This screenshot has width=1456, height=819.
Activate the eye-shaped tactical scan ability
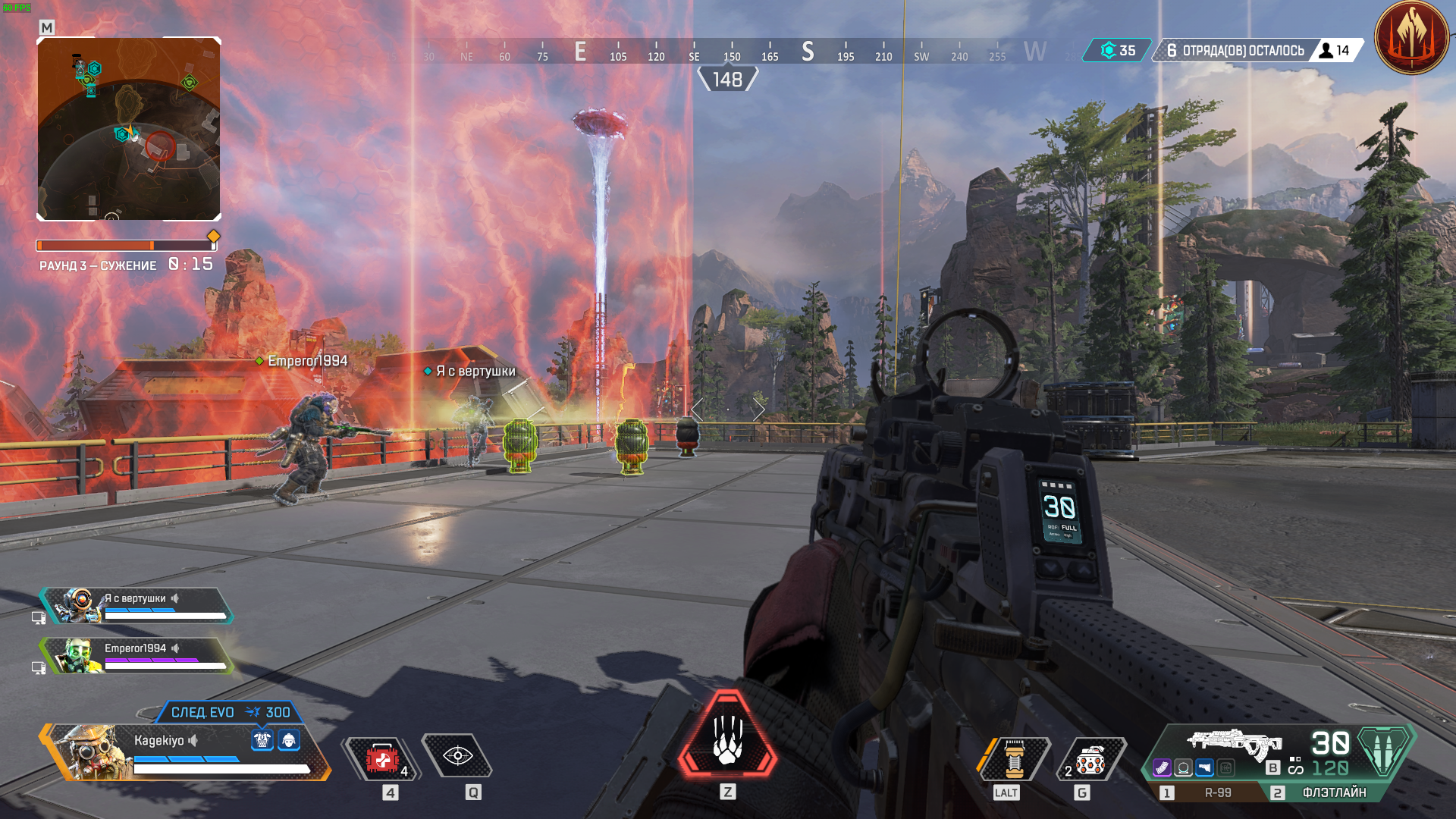point(457,756)
